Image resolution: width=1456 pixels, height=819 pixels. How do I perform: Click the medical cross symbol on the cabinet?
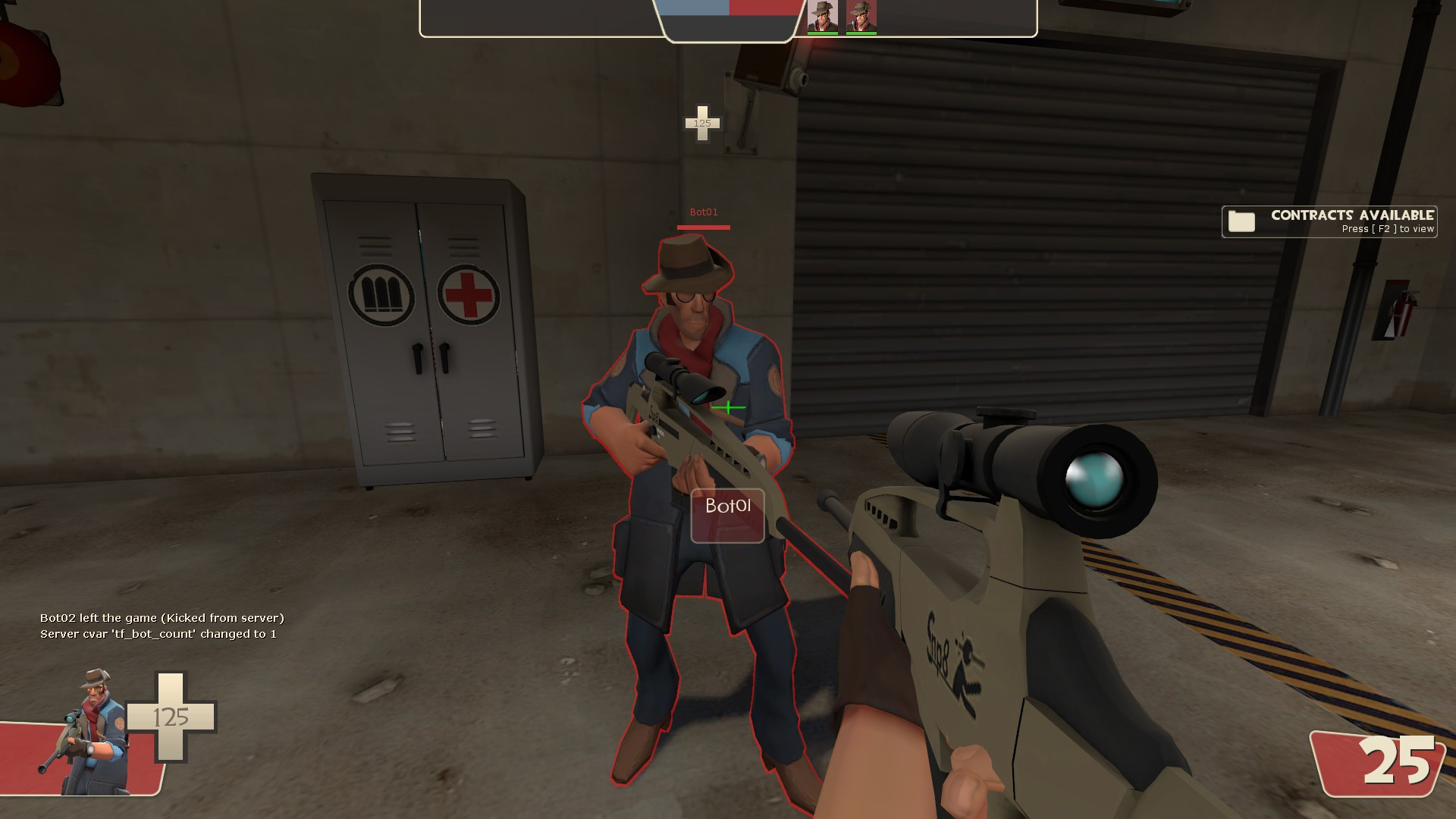(468, 295)
